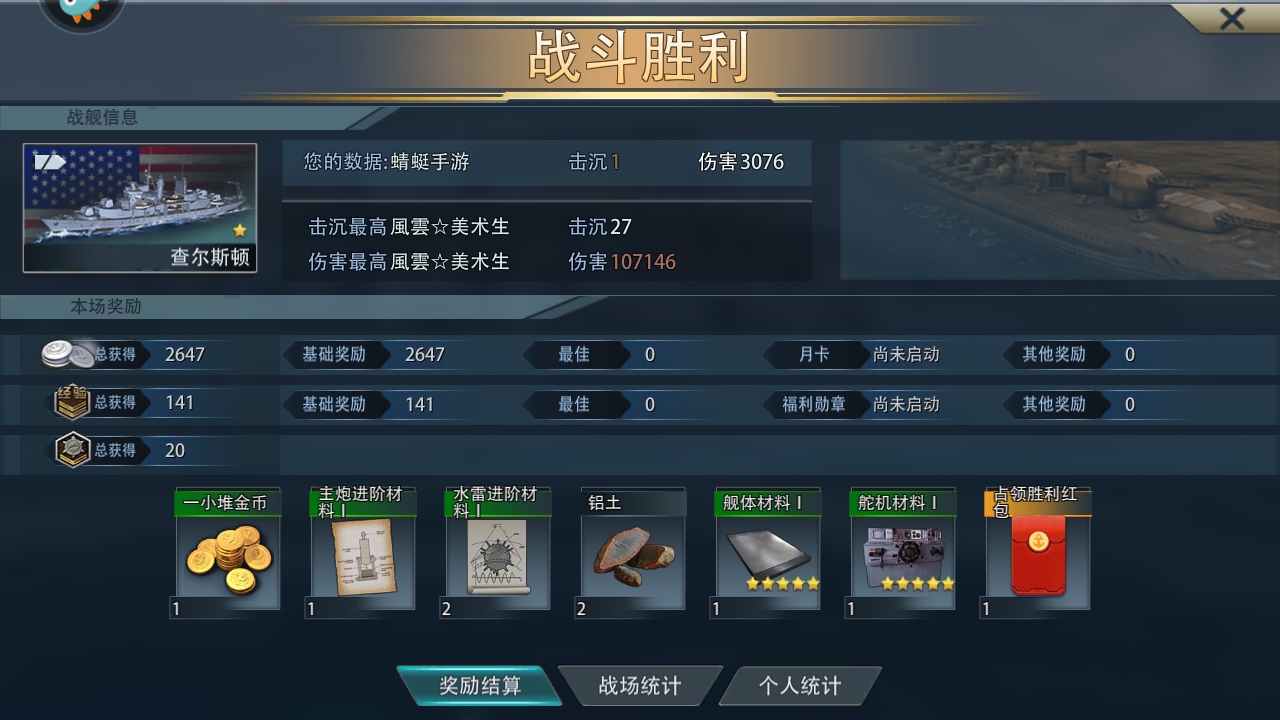This screenshot has width=1280, height=720.
Task: Open the 战场统计 tab
Action: pos(639,686)
